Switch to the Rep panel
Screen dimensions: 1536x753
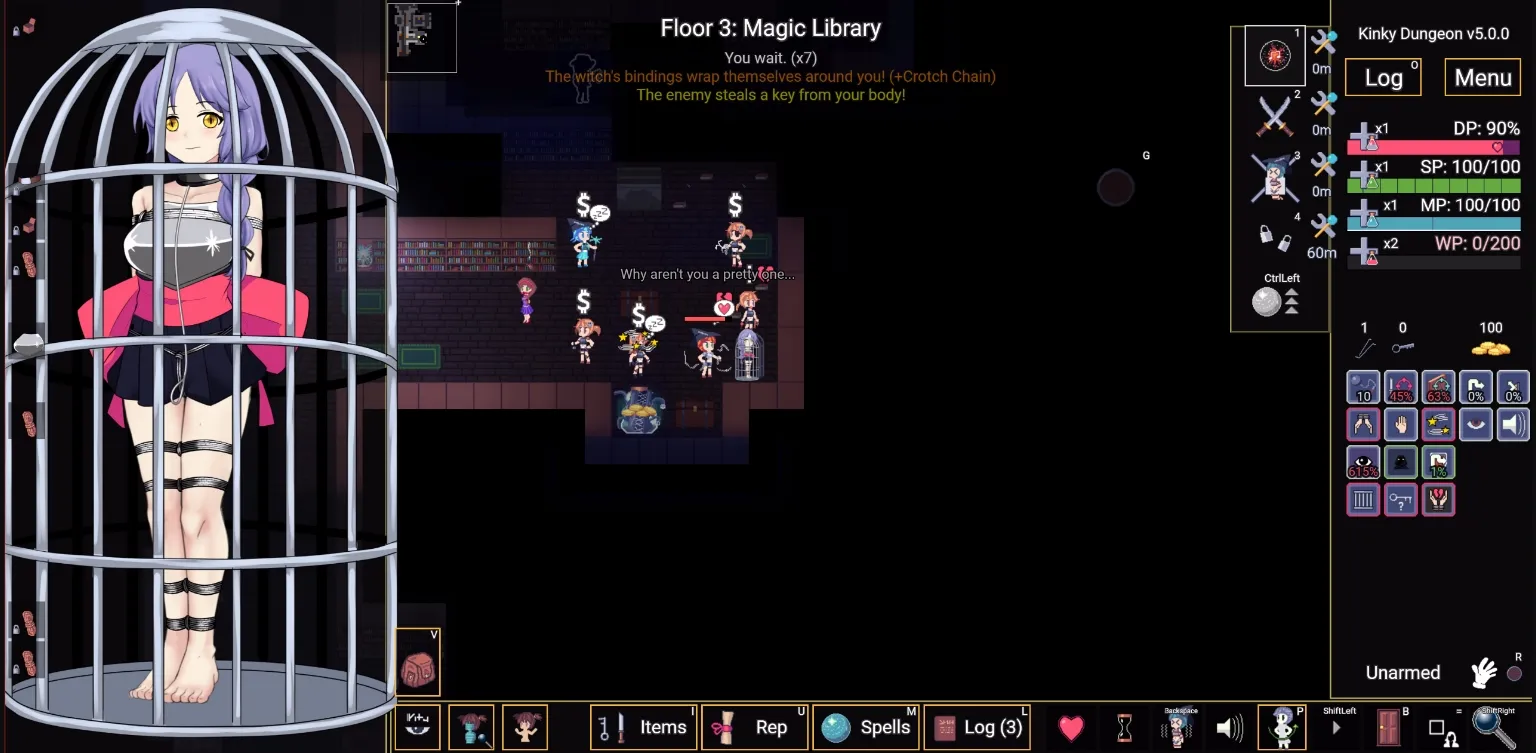click(755, 727)
